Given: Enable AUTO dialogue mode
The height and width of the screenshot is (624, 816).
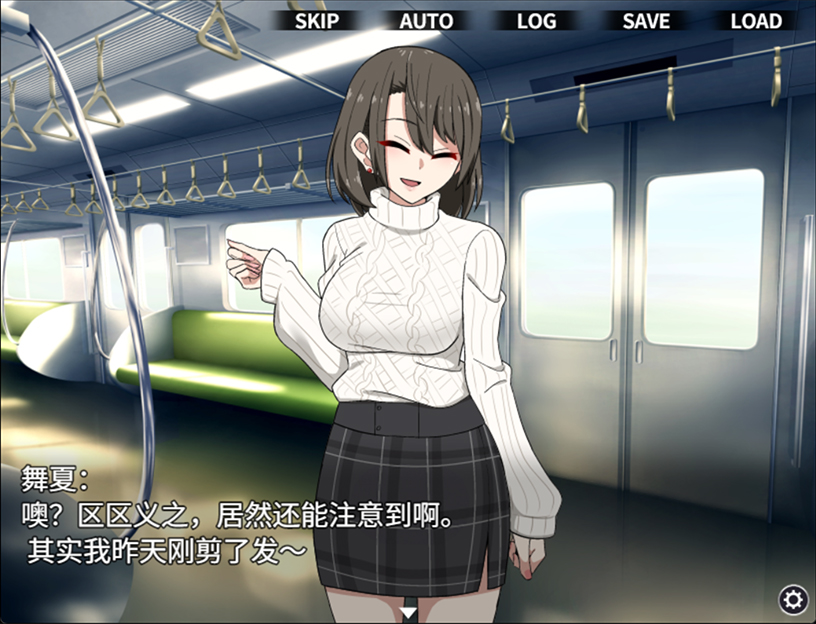Looking at the screenshot, I should (x=426, y=21).
